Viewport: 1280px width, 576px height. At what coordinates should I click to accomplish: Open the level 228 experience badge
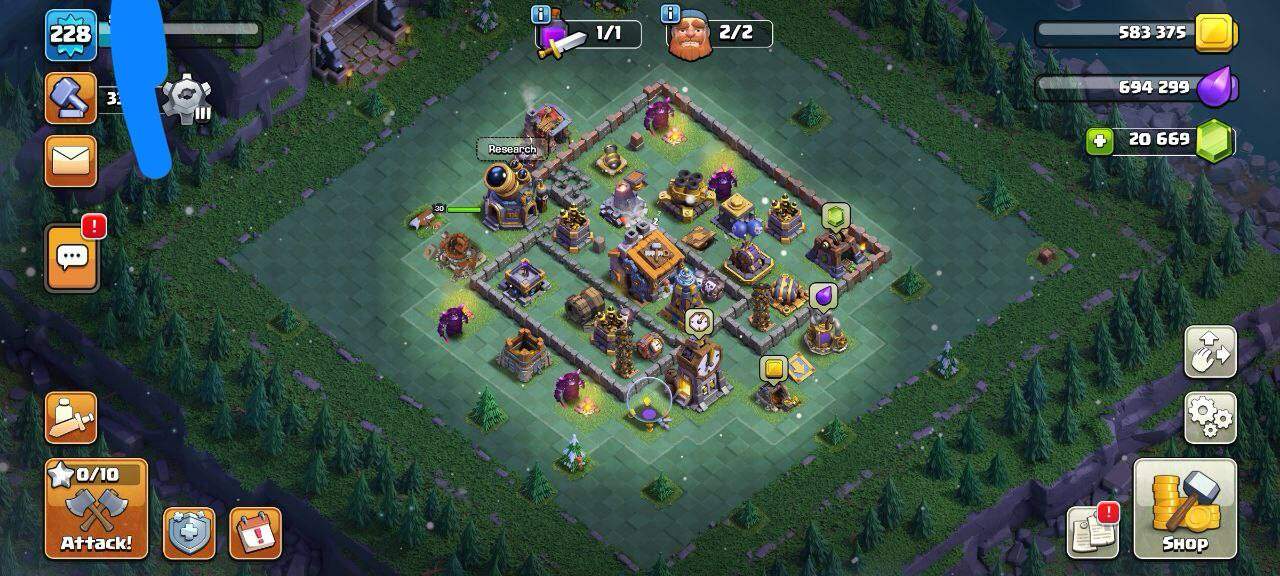pos(70,34)
